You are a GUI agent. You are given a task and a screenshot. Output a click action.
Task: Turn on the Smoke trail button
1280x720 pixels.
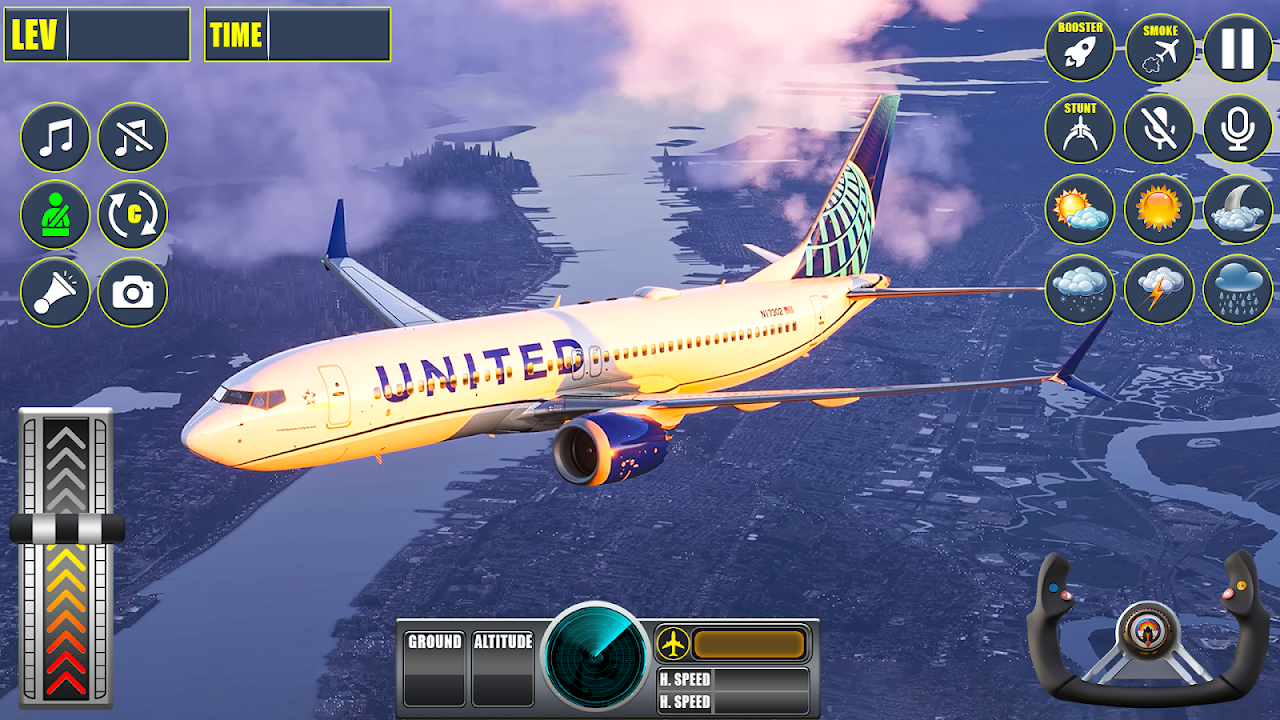pos(1160,47)
